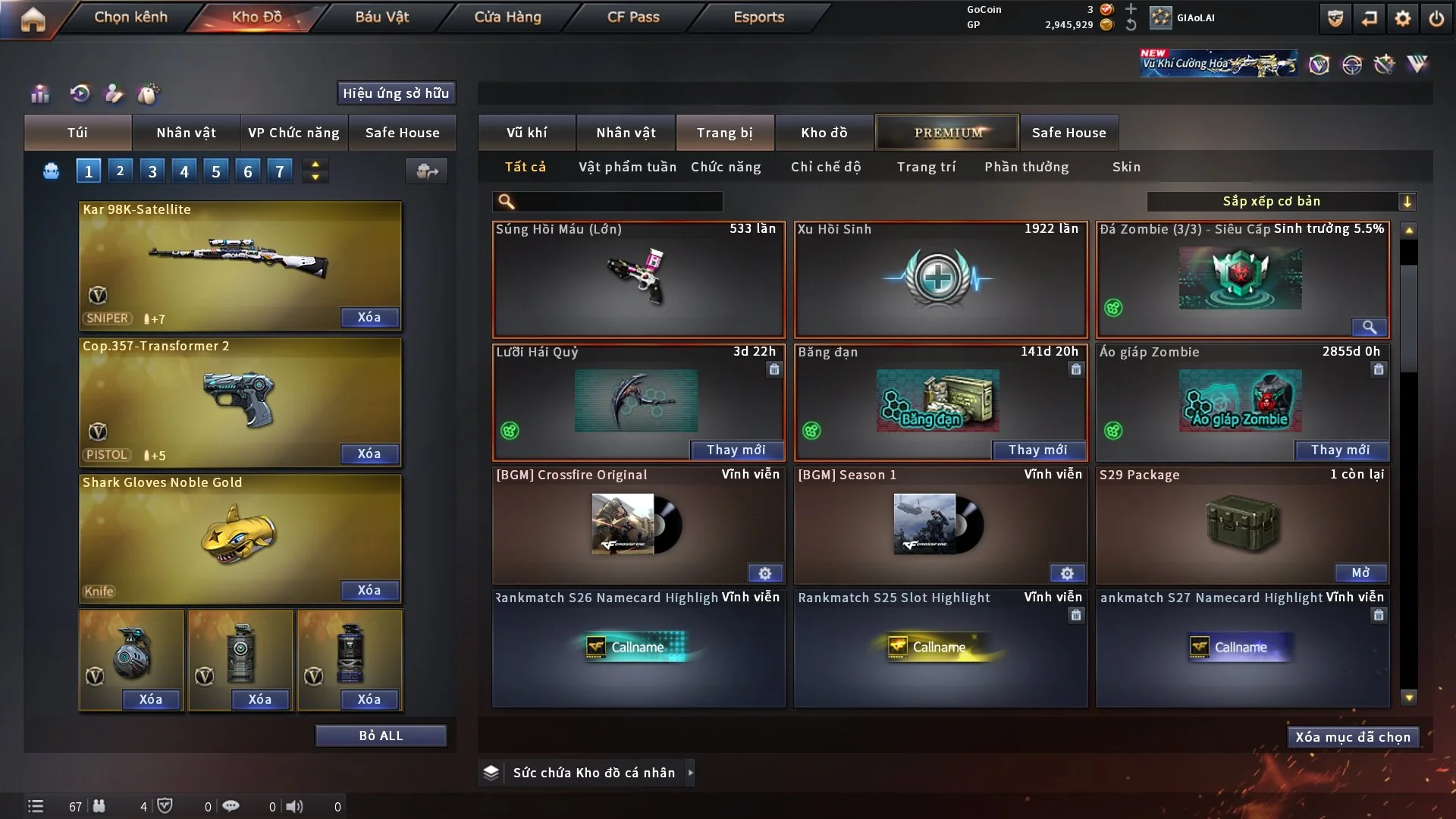
Task: Renew the Lưỡi Hái Quỷ item
Action: click(736, 450)
